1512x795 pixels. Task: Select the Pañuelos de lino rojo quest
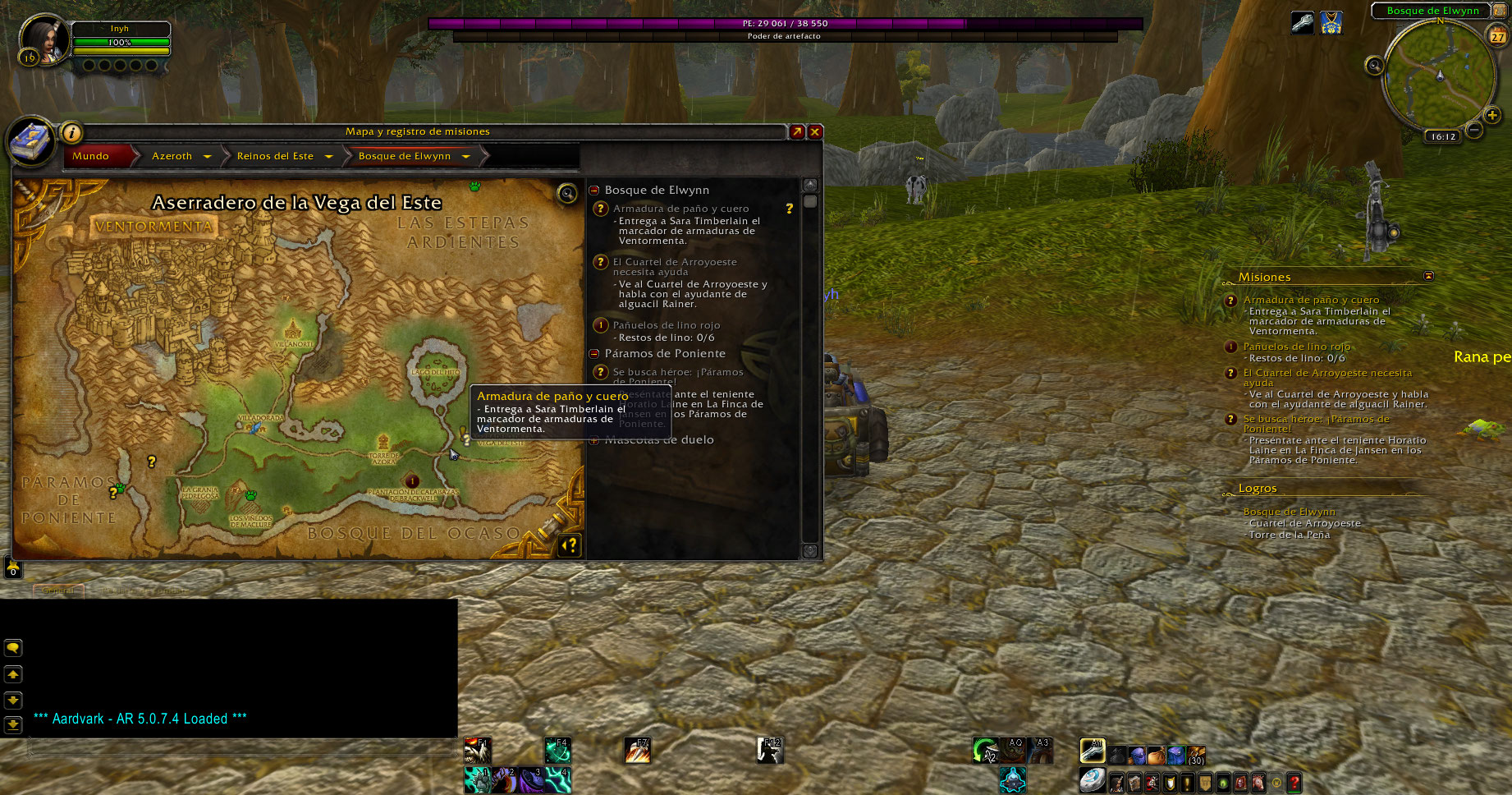click(x=666, y=325)
